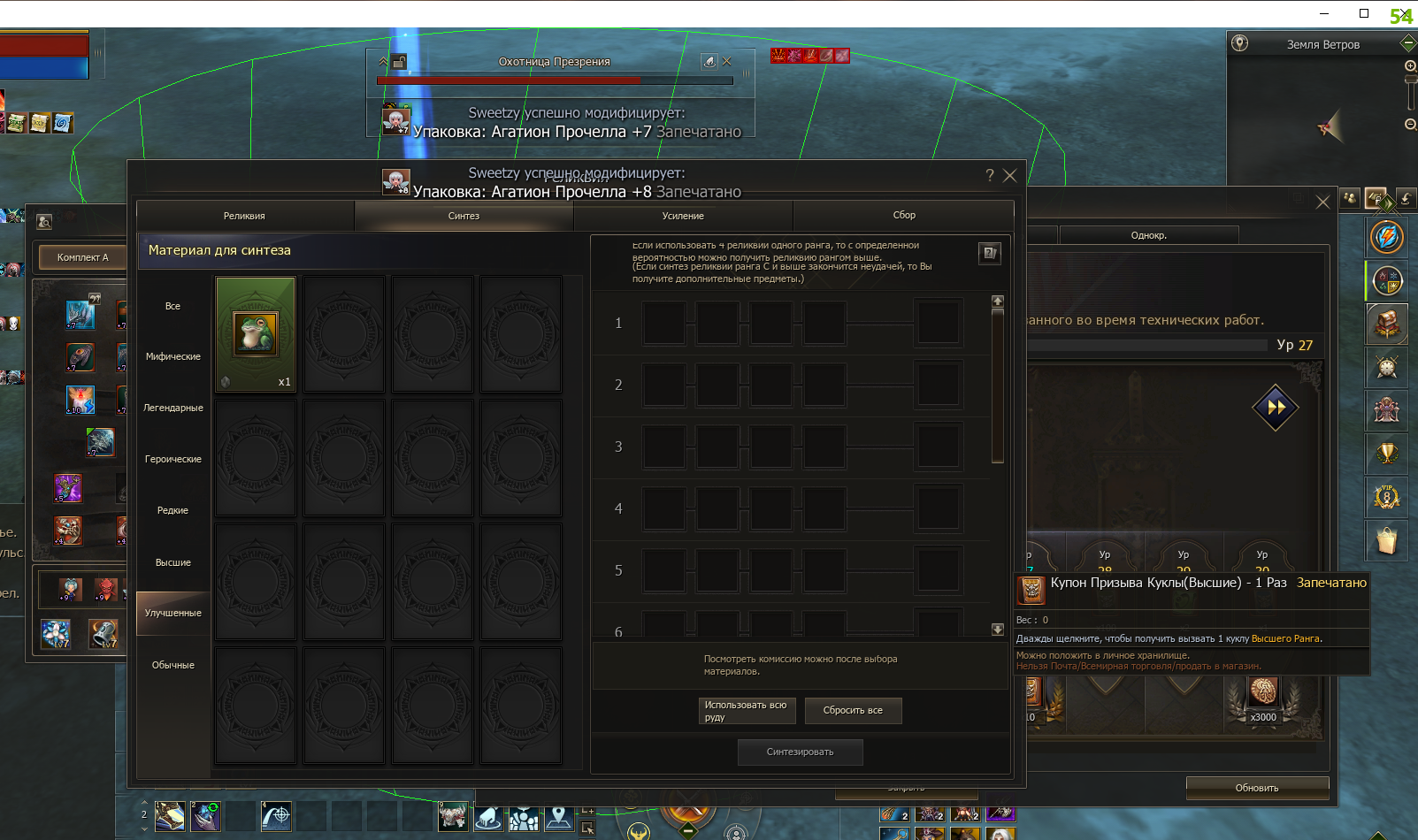
Task: Switch to the Реликвия tab
Action: pyautogui.click(x=244, y=216)
